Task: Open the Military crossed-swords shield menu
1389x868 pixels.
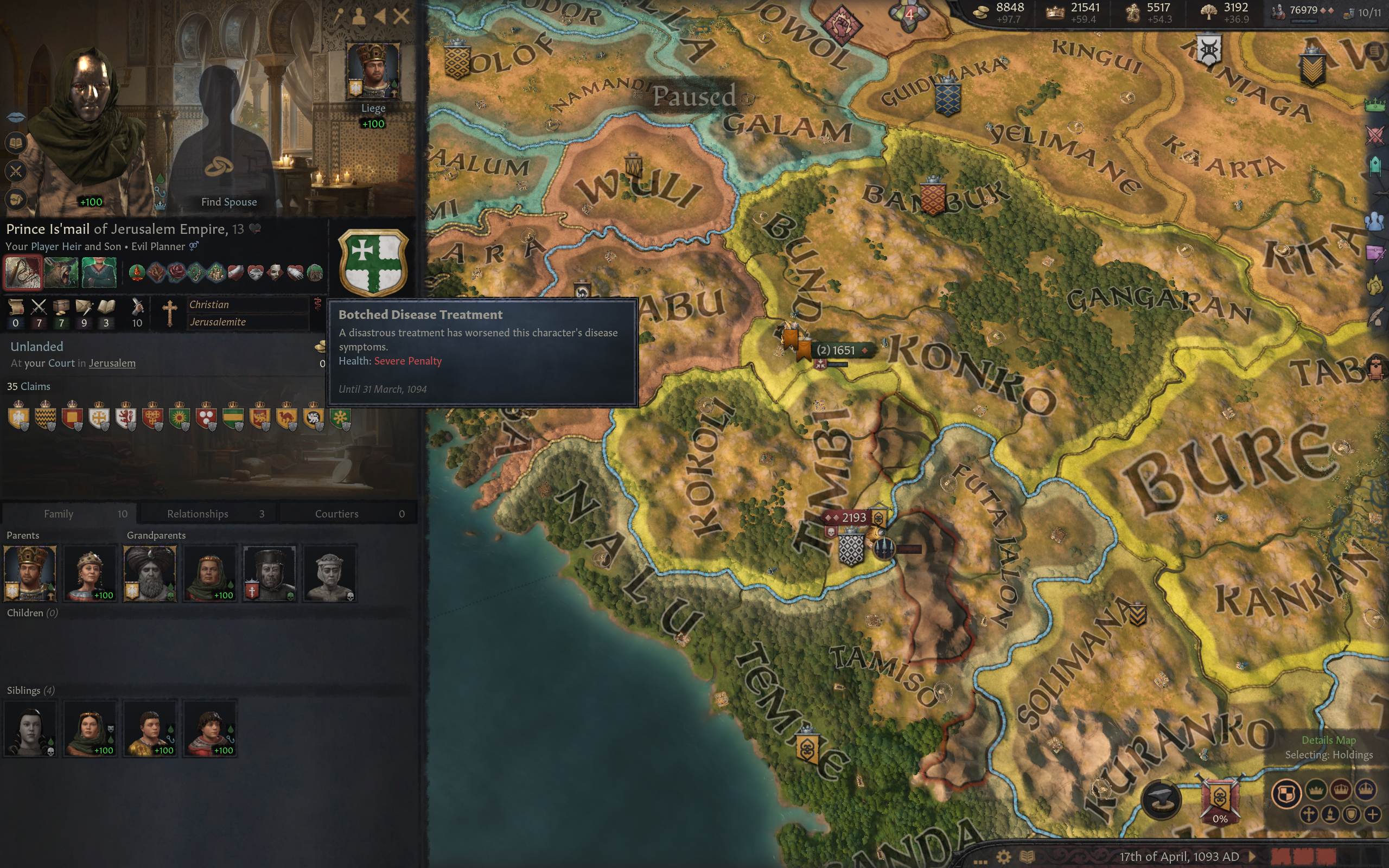Action: tap(1375, 136)
